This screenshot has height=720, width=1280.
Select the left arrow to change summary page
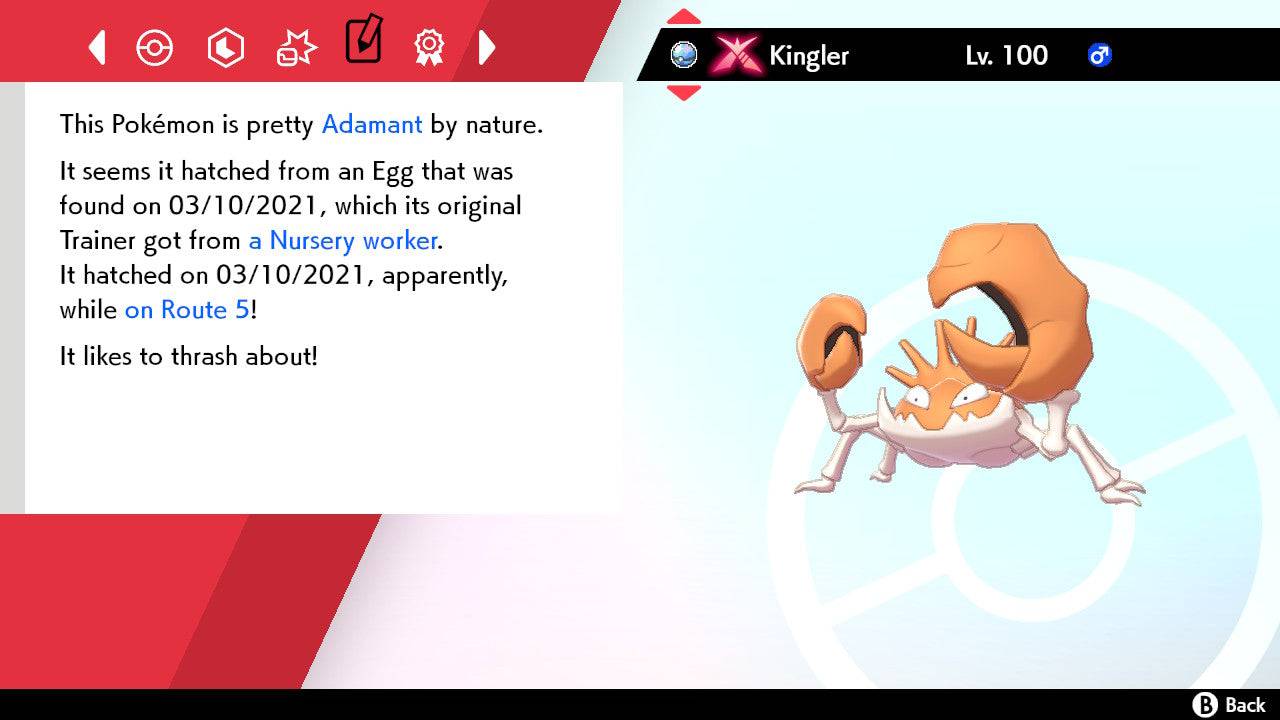click(96, 46)
